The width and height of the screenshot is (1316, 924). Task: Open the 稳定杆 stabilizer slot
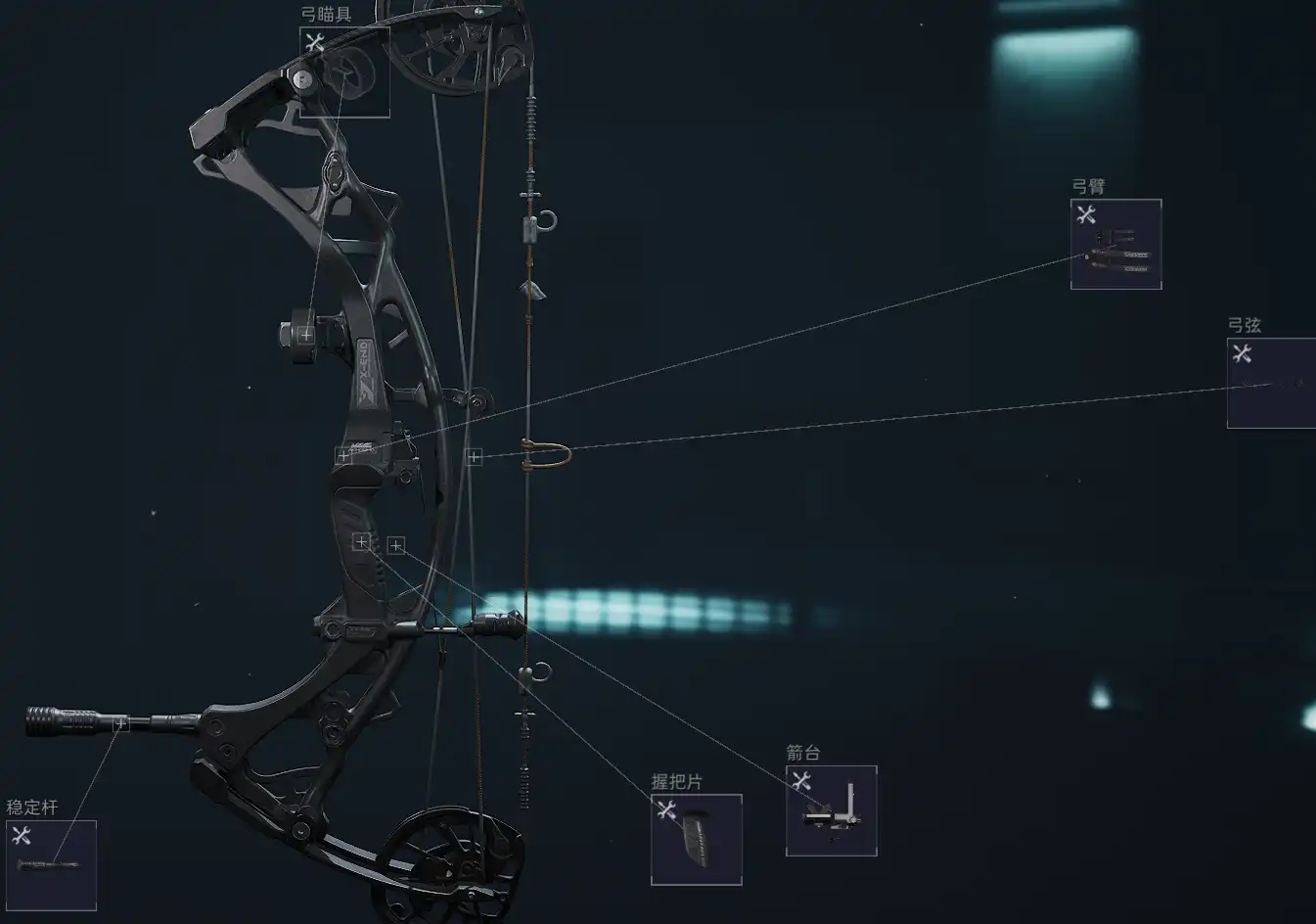(51, 865)
